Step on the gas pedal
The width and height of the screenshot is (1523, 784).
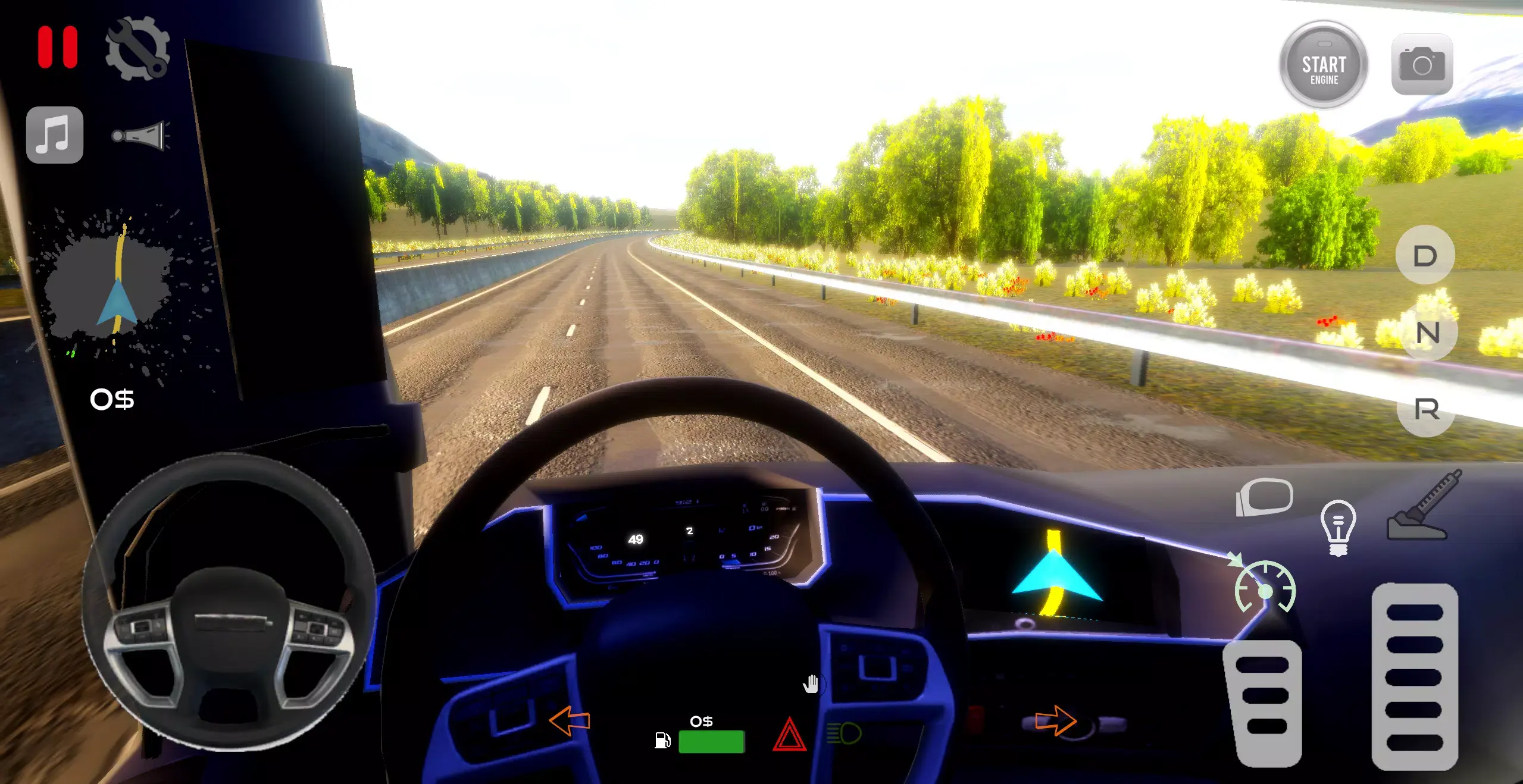(x=1415, y=676)
